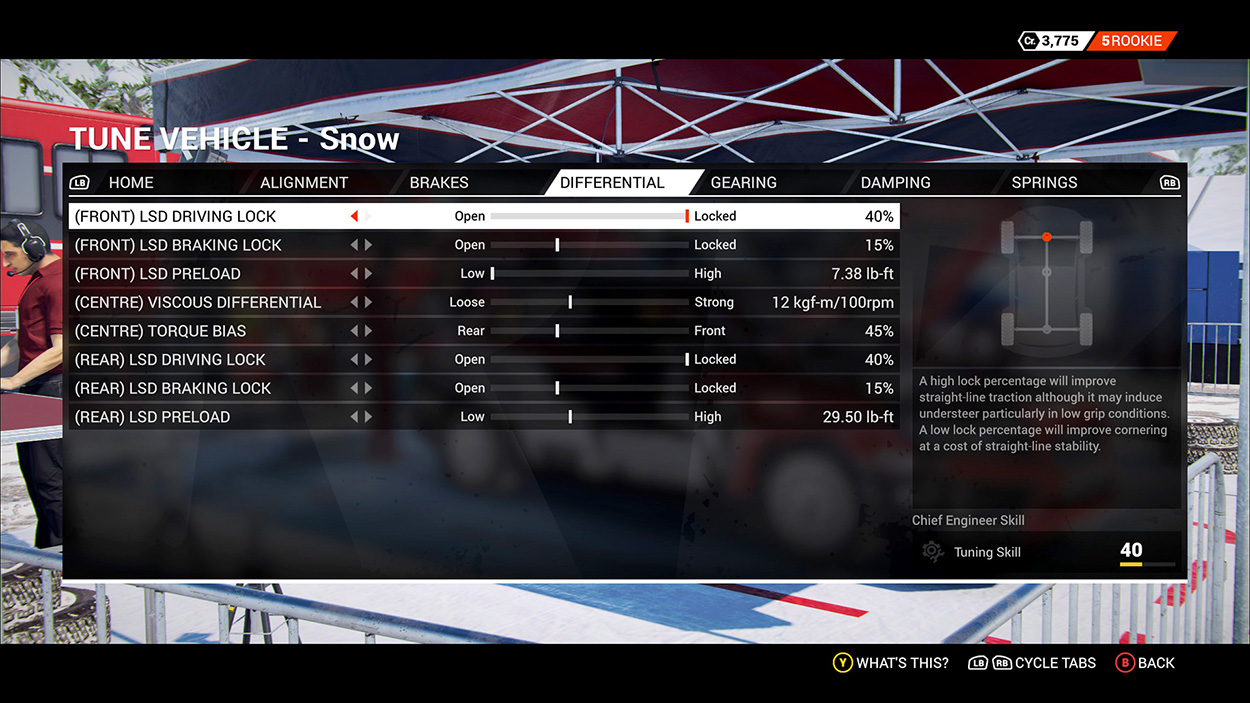
Task: Decrease Front LSD Driving Lock with left arrow
Action: pyautogui.click(x=354, y=216)
